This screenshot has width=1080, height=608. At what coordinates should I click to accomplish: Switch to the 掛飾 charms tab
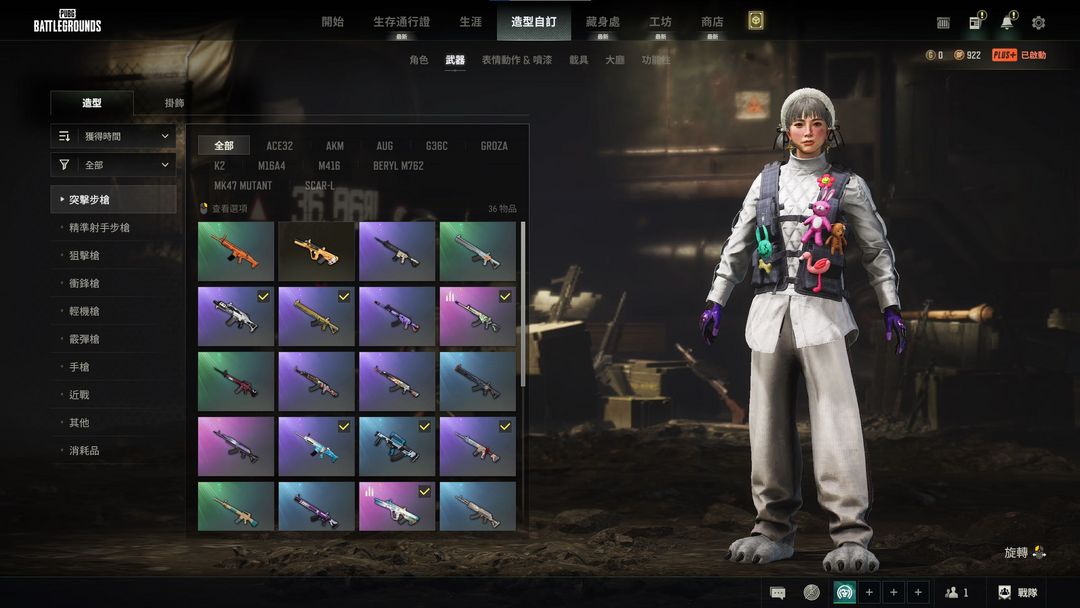[x=174, y=103]
